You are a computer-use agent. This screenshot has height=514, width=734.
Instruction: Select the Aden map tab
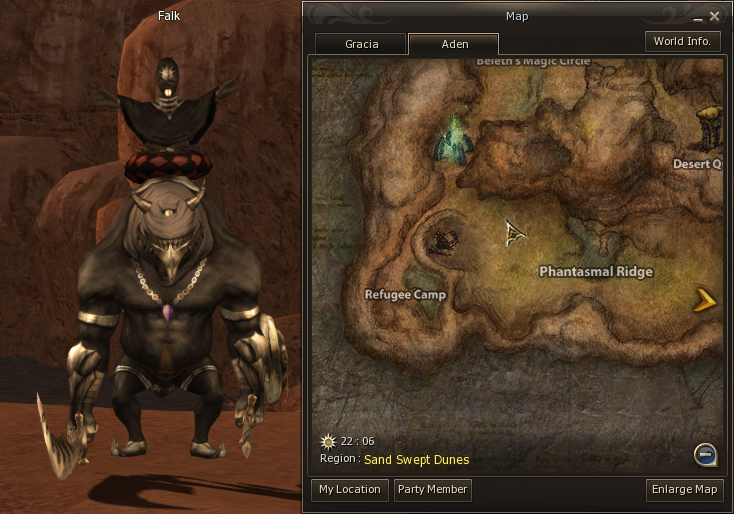[454, 44]
